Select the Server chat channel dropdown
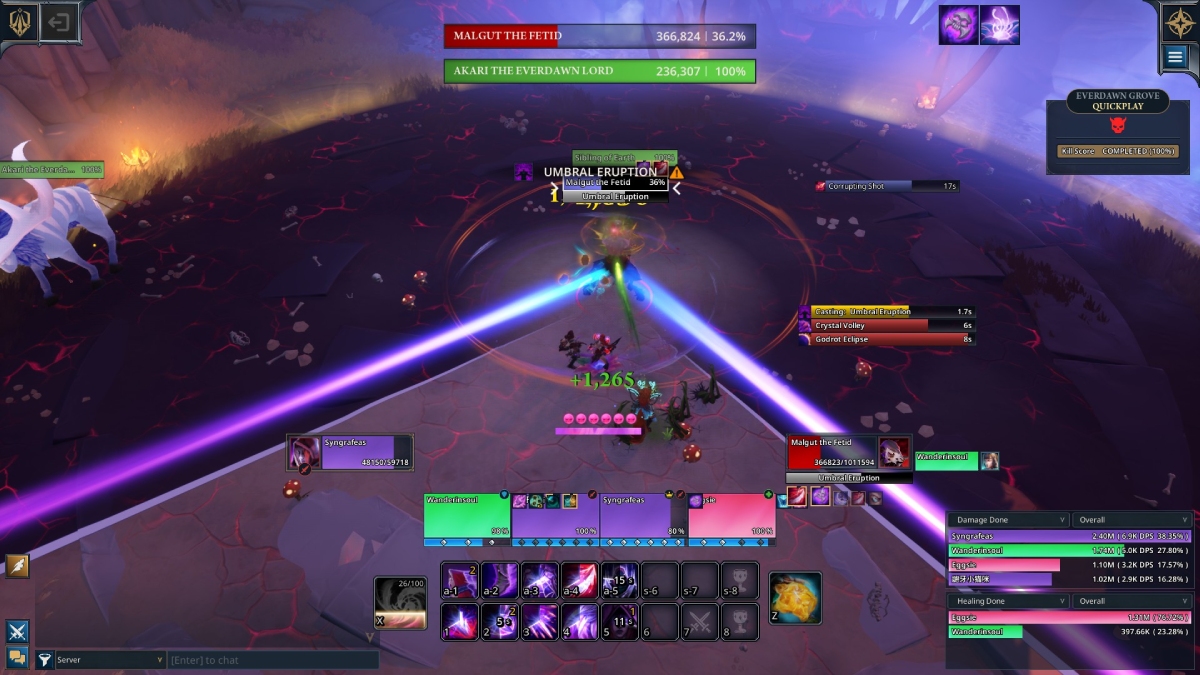This screenshot has width=1200, height=675. point(100,660)
